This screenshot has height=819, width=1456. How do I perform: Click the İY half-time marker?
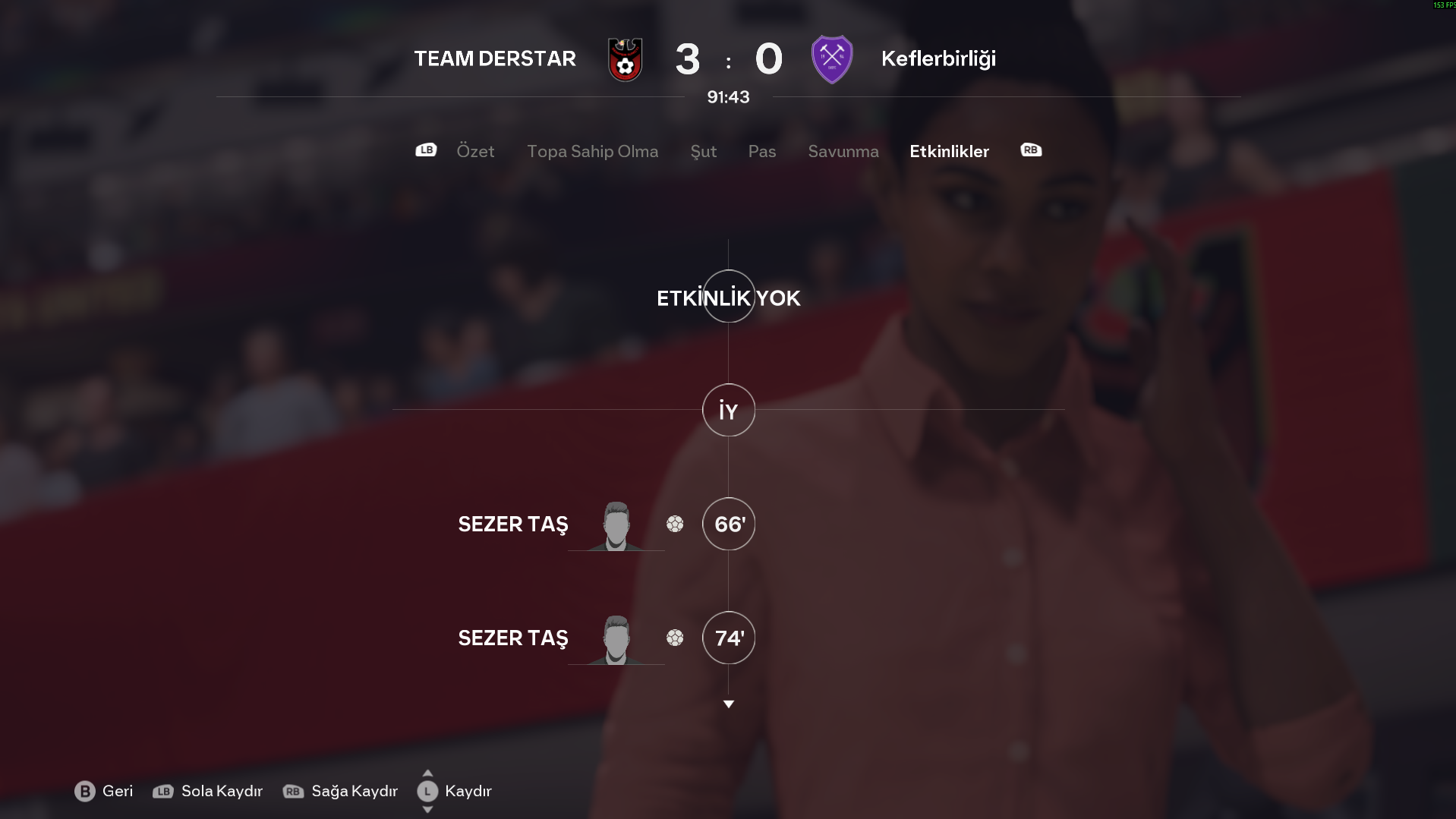tap(728, 411)
